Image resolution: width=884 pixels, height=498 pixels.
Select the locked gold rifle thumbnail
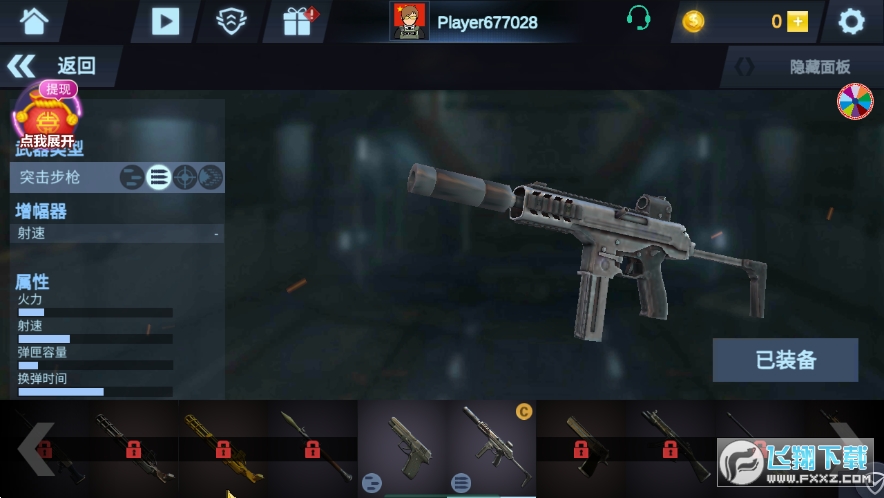click(x=223, y=447)
